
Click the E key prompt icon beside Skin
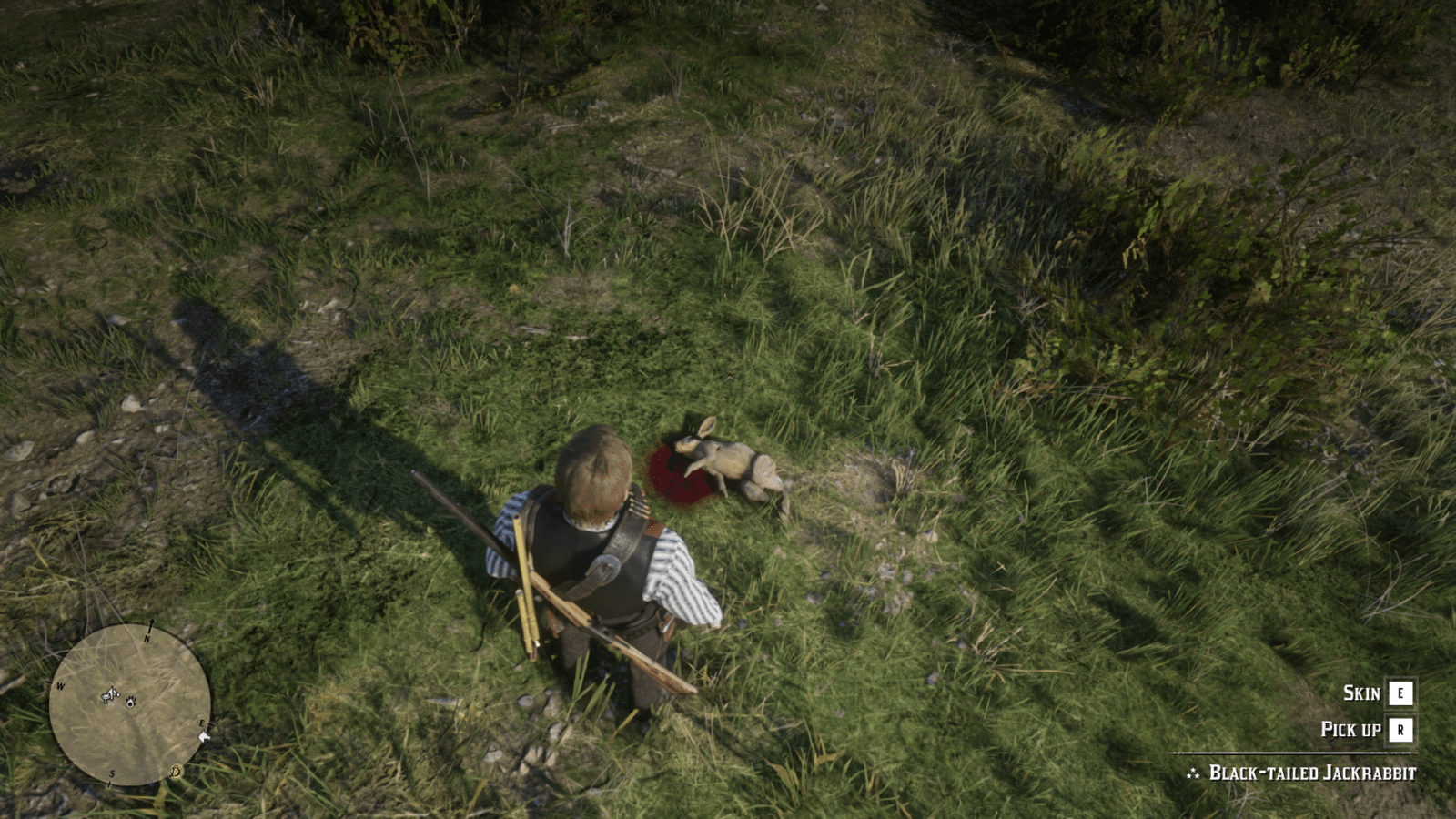(1400, 693)
